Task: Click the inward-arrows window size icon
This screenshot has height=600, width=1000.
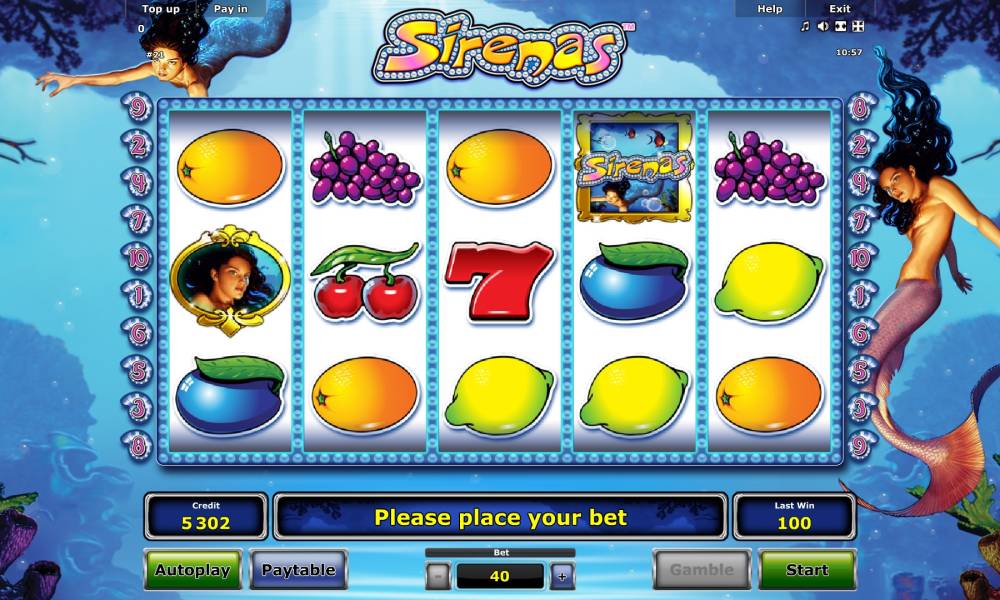Action: [840, 27]
